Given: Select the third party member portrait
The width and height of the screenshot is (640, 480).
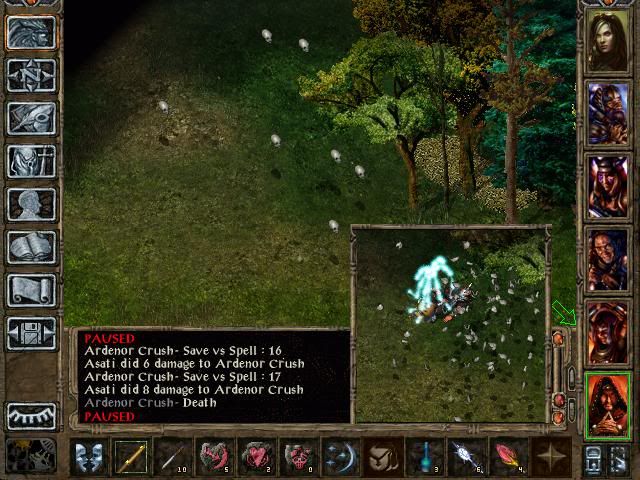Looking at the screenshot, I should click(x=607, y=186).
